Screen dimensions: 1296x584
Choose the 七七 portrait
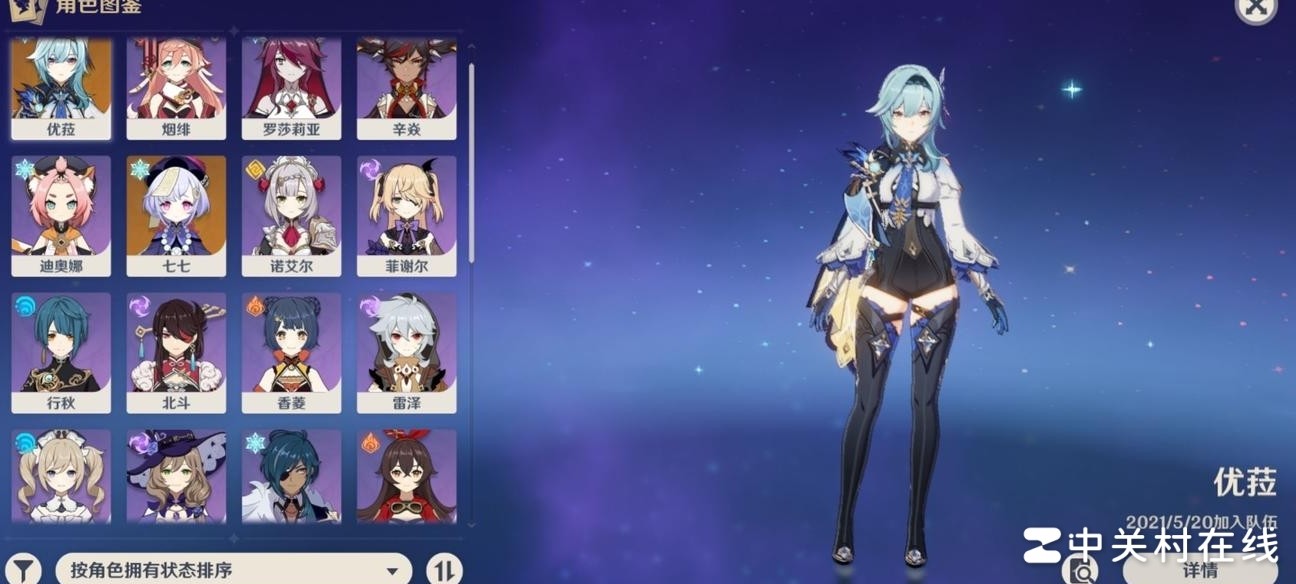click(176, 215)
